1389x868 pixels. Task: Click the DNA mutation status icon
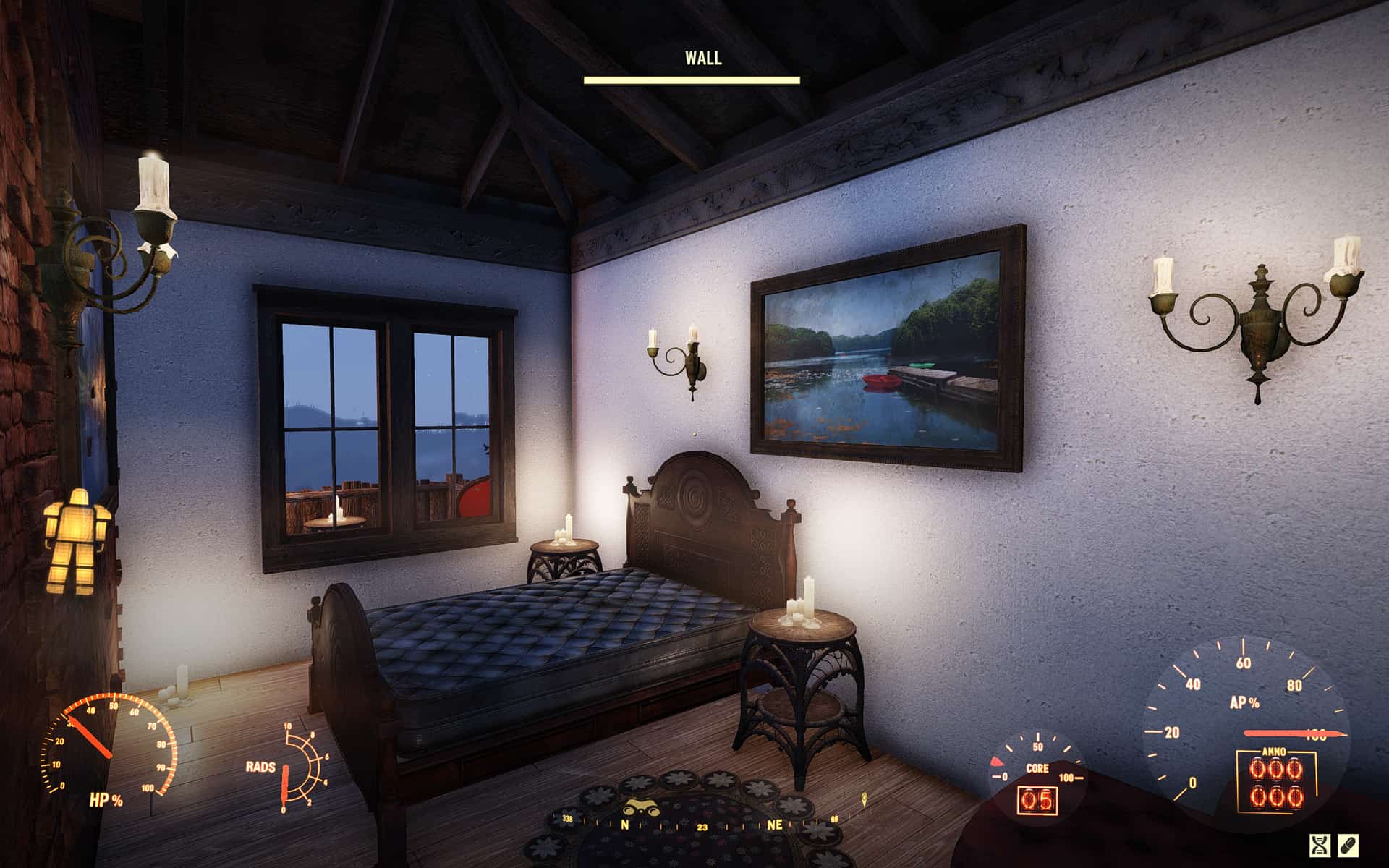[1321, 845]
